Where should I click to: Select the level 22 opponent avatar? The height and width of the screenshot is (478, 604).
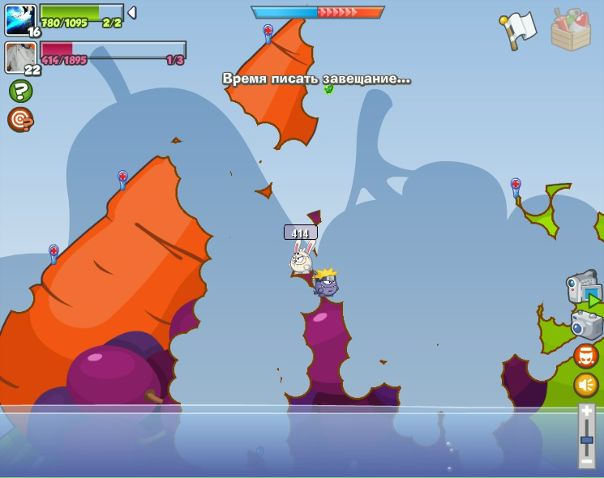click(20, 57)
